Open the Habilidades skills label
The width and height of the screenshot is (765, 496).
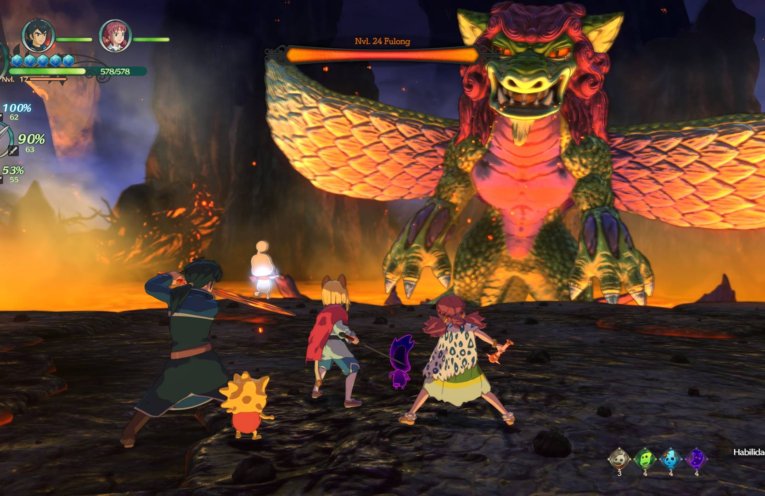[746, 451]
